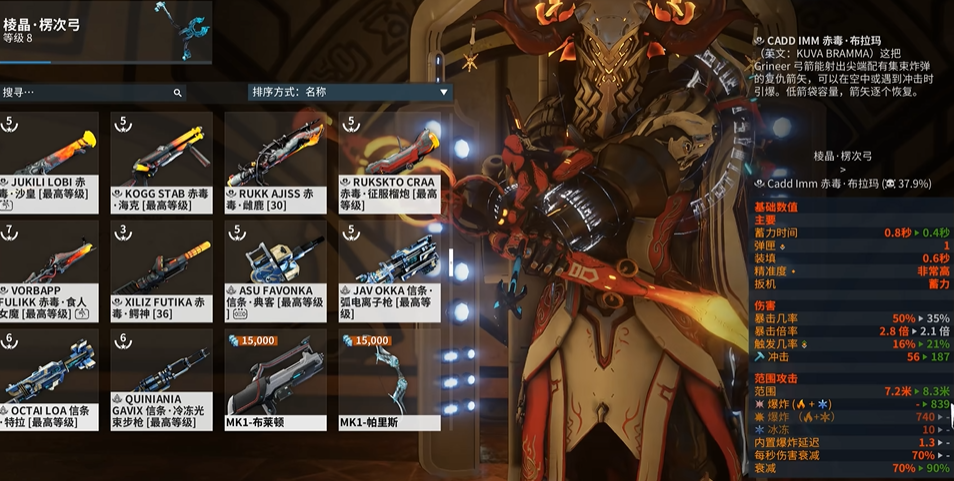Select the Asu Favonka Tenet weapon tile
Image resolution: width=954 pixels, height=481 pixels.
[x=275, y=270]
